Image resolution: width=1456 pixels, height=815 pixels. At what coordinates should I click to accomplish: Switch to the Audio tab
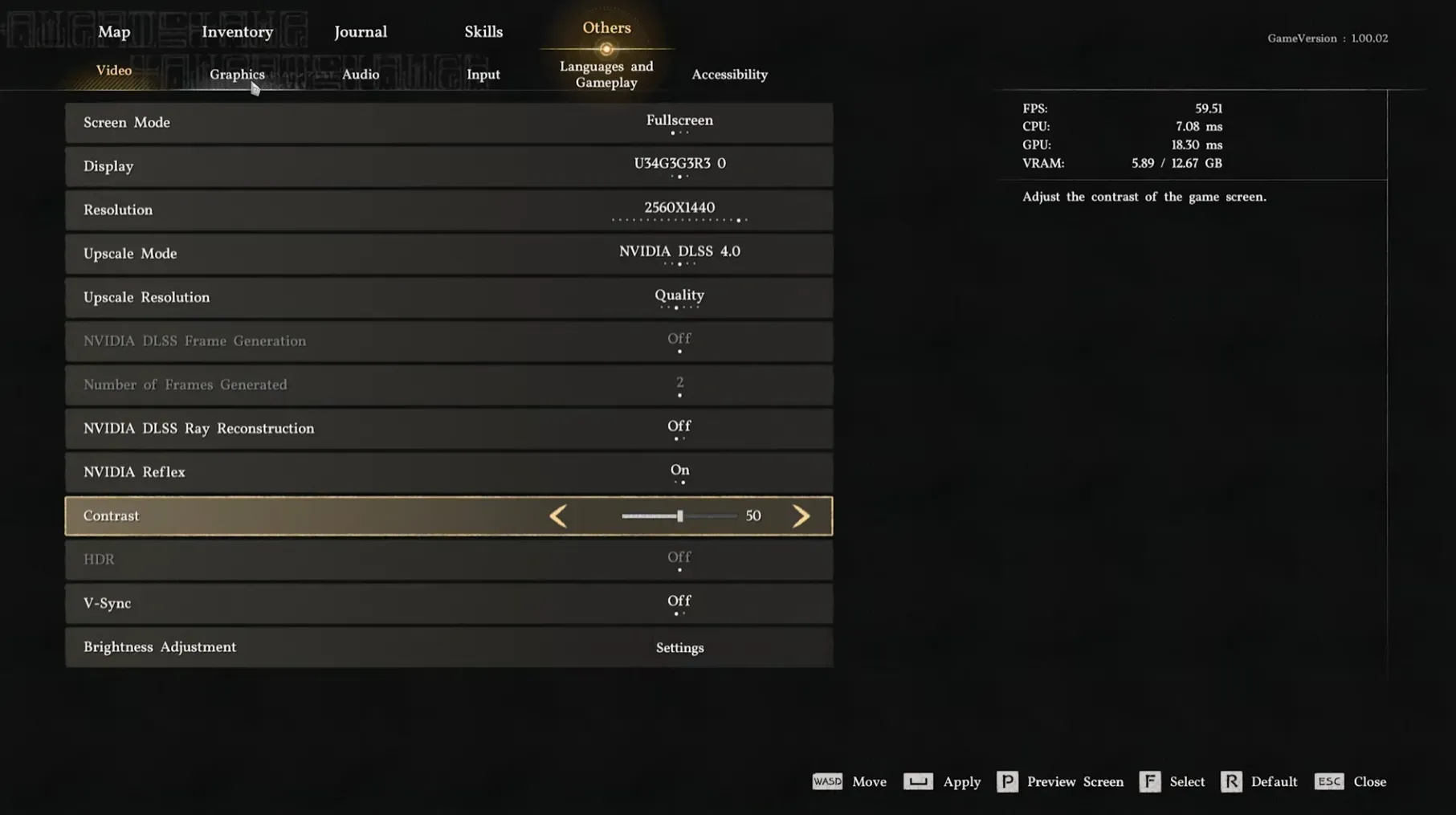(360, 74)
